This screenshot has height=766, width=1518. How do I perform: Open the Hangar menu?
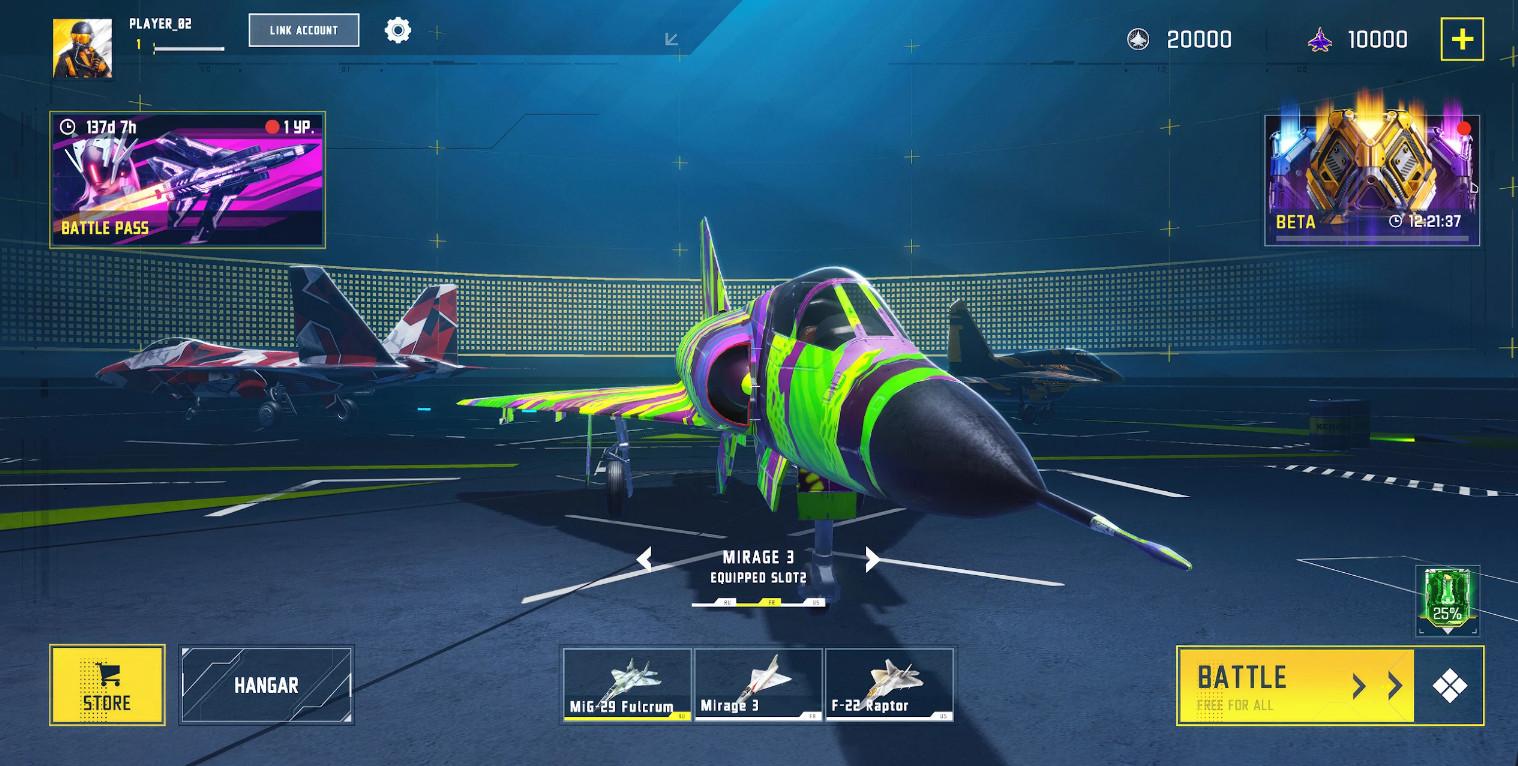266,685
